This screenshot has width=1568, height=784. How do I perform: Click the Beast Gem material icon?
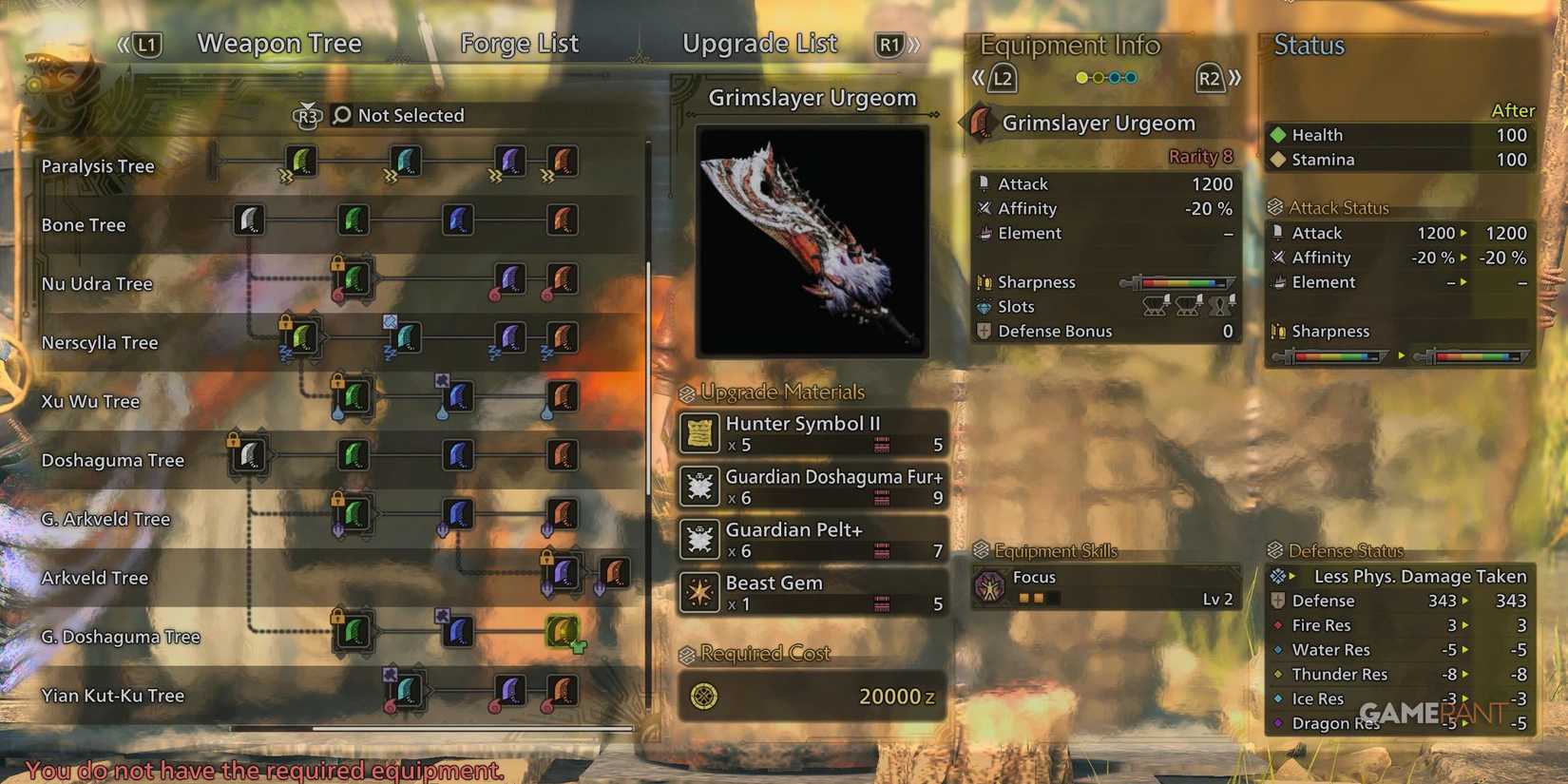(x=699, y=593)
